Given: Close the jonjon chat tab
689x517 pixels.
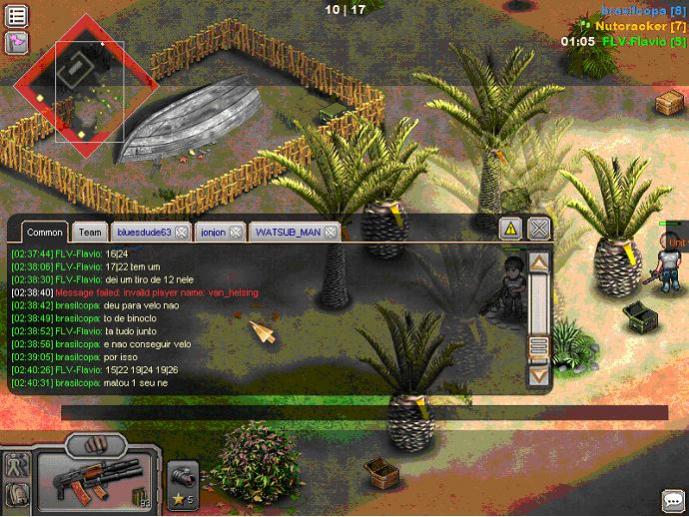Looking at the screenshot, I should click(x=236, y=232).
